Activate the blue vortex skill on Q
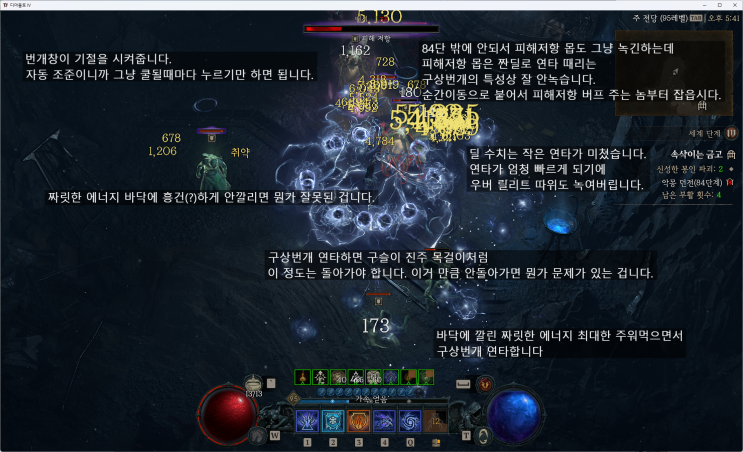This screenshot has height=452, width=743. 410,421
